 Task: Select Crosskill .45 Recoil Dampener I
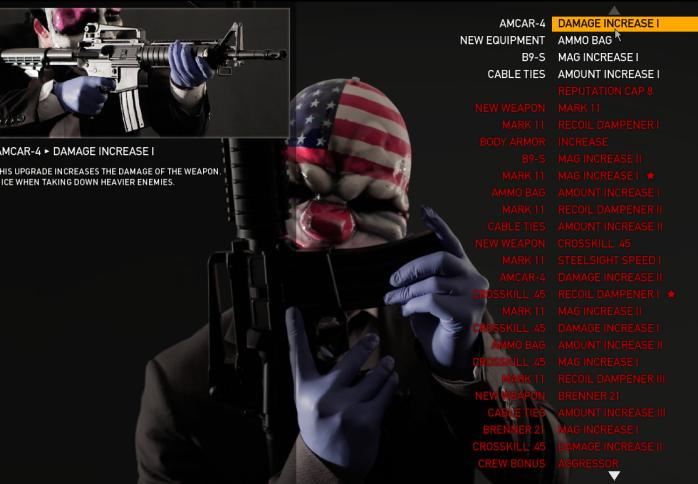click(608, 294)
